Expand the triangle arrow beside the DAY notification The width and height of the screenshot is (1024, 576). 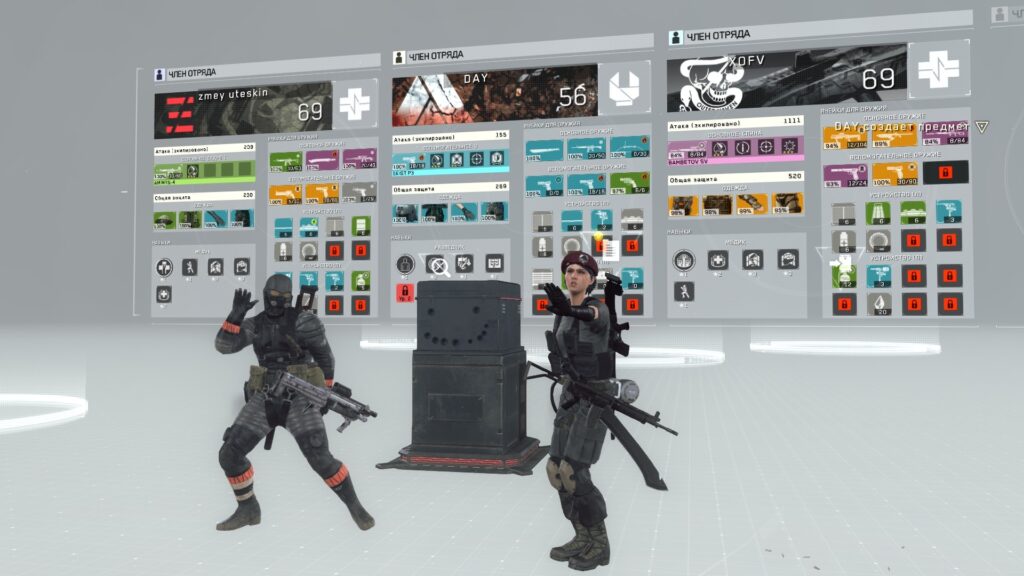[x=982, y=127]
